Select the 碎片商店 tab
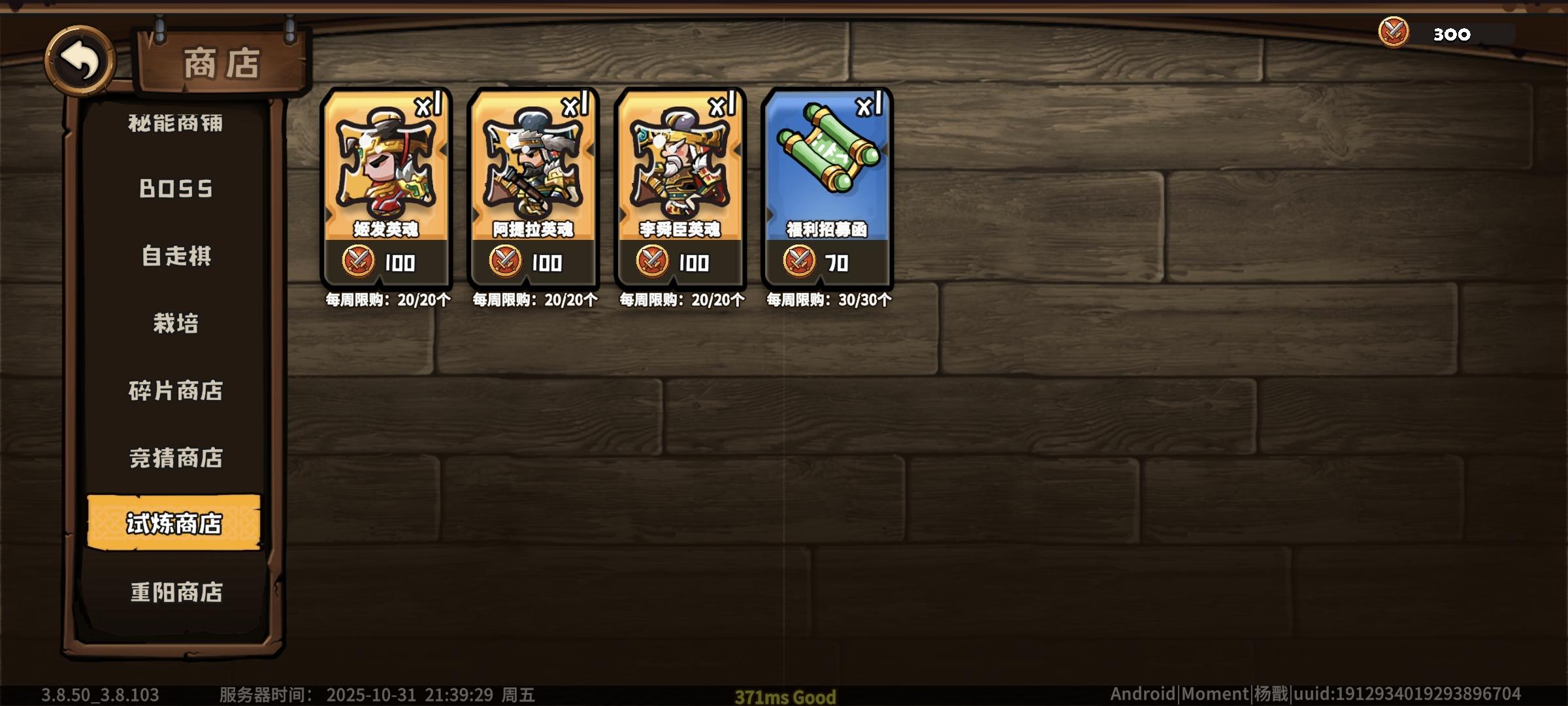1568x706 pixels. [174, 392]
